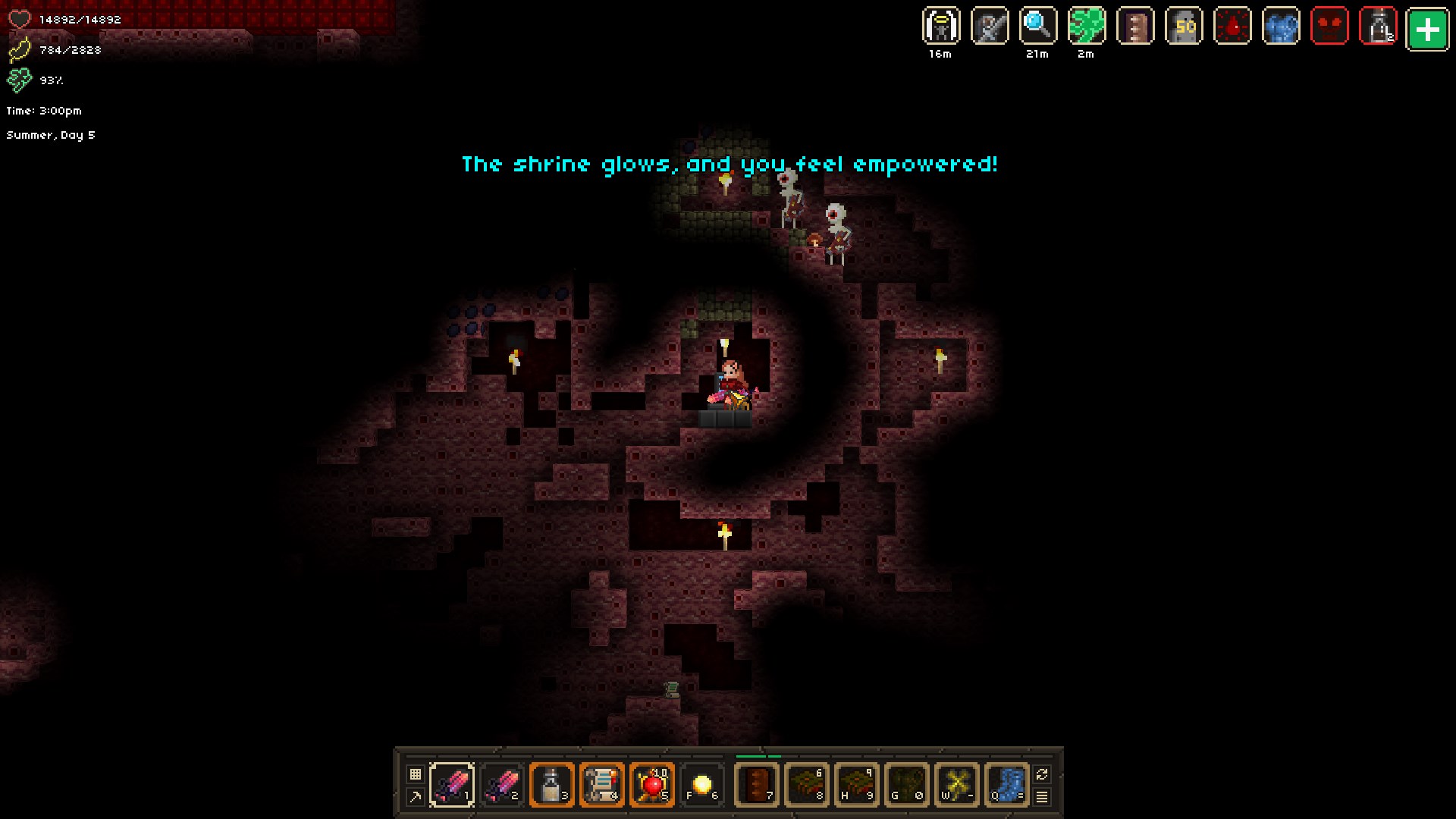Toggle the hotbar swap arrows icon
Image resolution: width=1456 pixels, height=819 pixels.
pos(1040,773)
